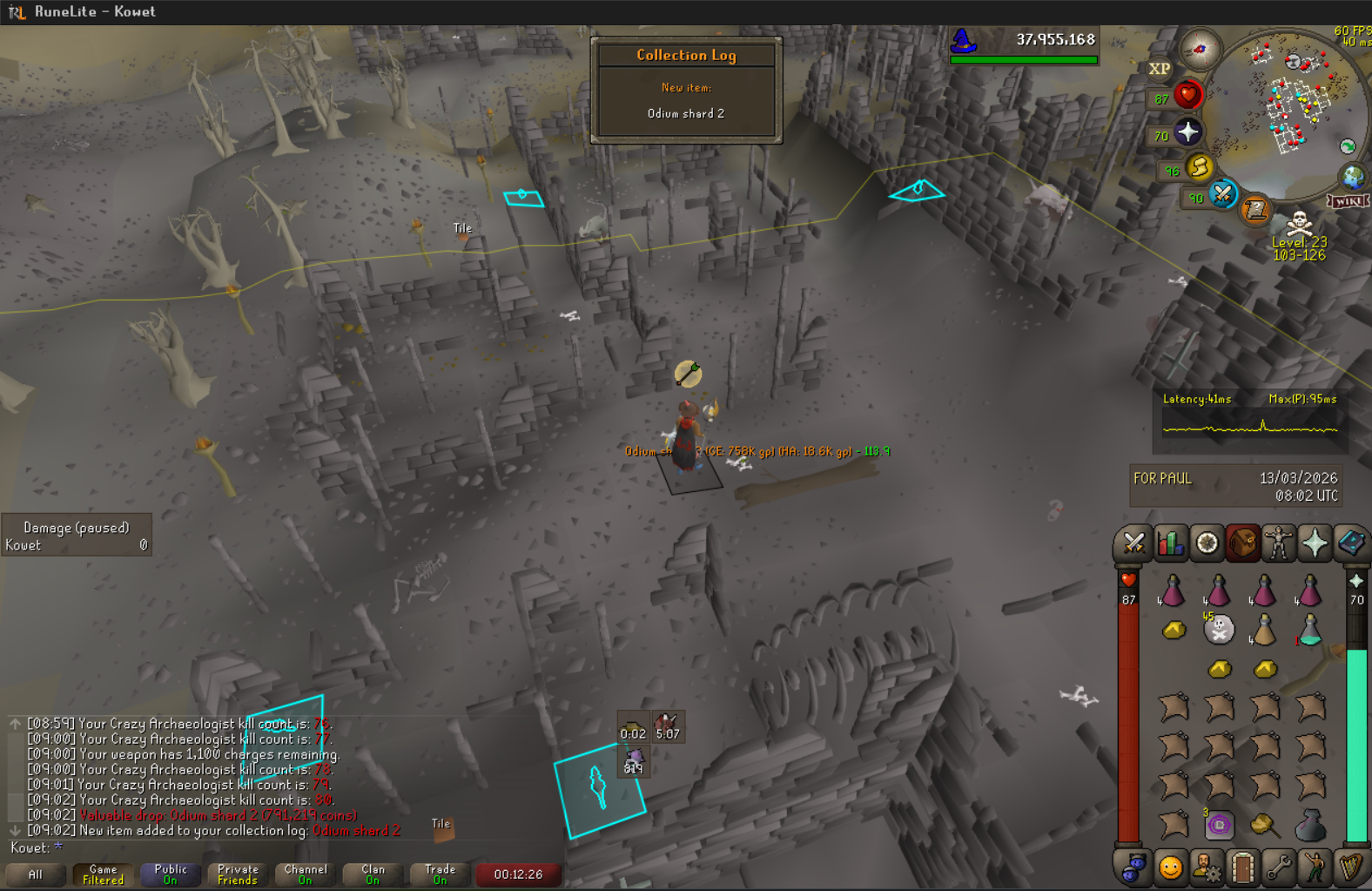Open the Magic spellbook tab

click(1351, 543)
